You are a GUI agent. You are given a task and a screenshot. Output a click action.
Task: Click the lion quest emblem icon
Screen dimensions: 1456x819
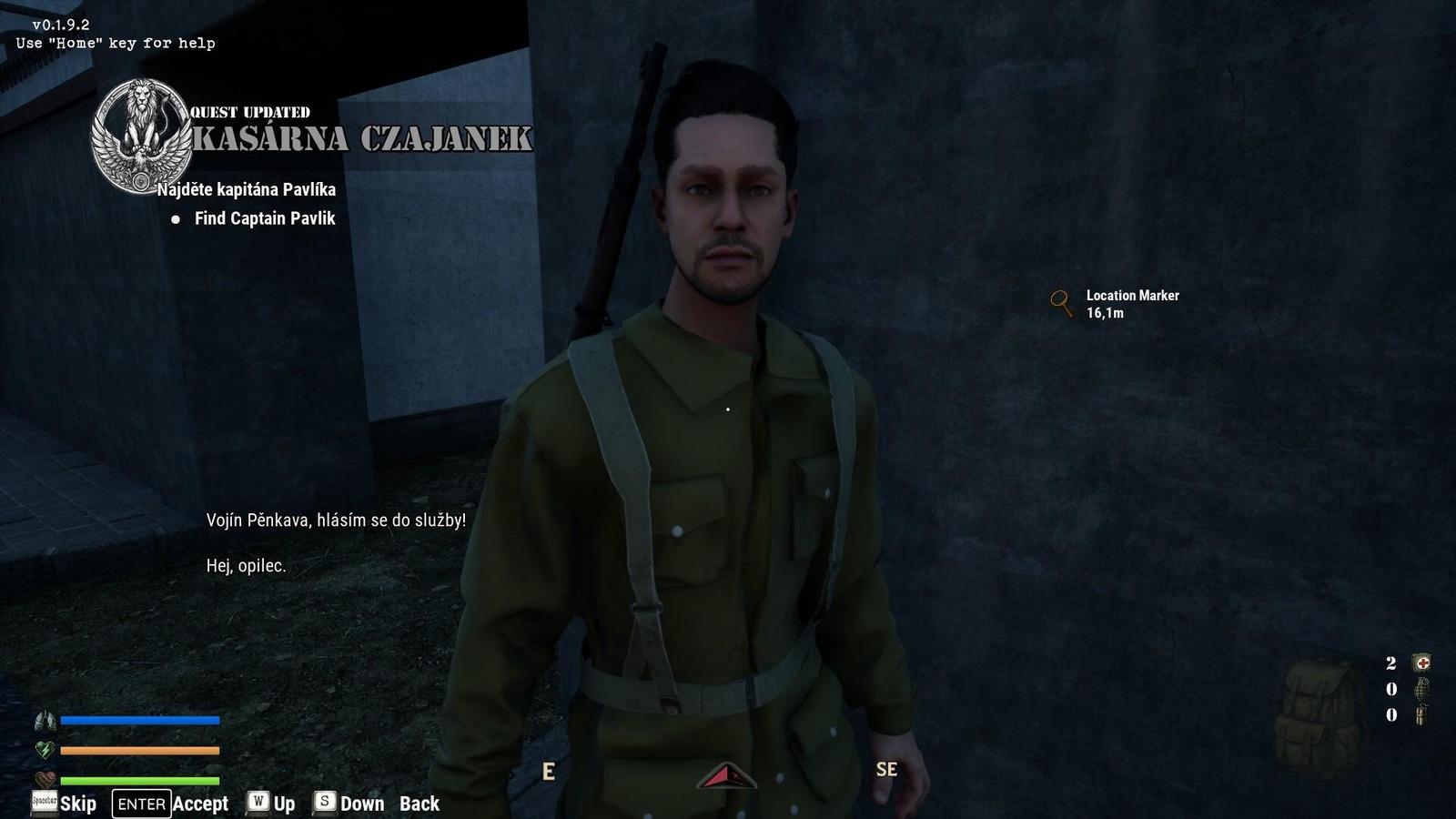point(141,130)
